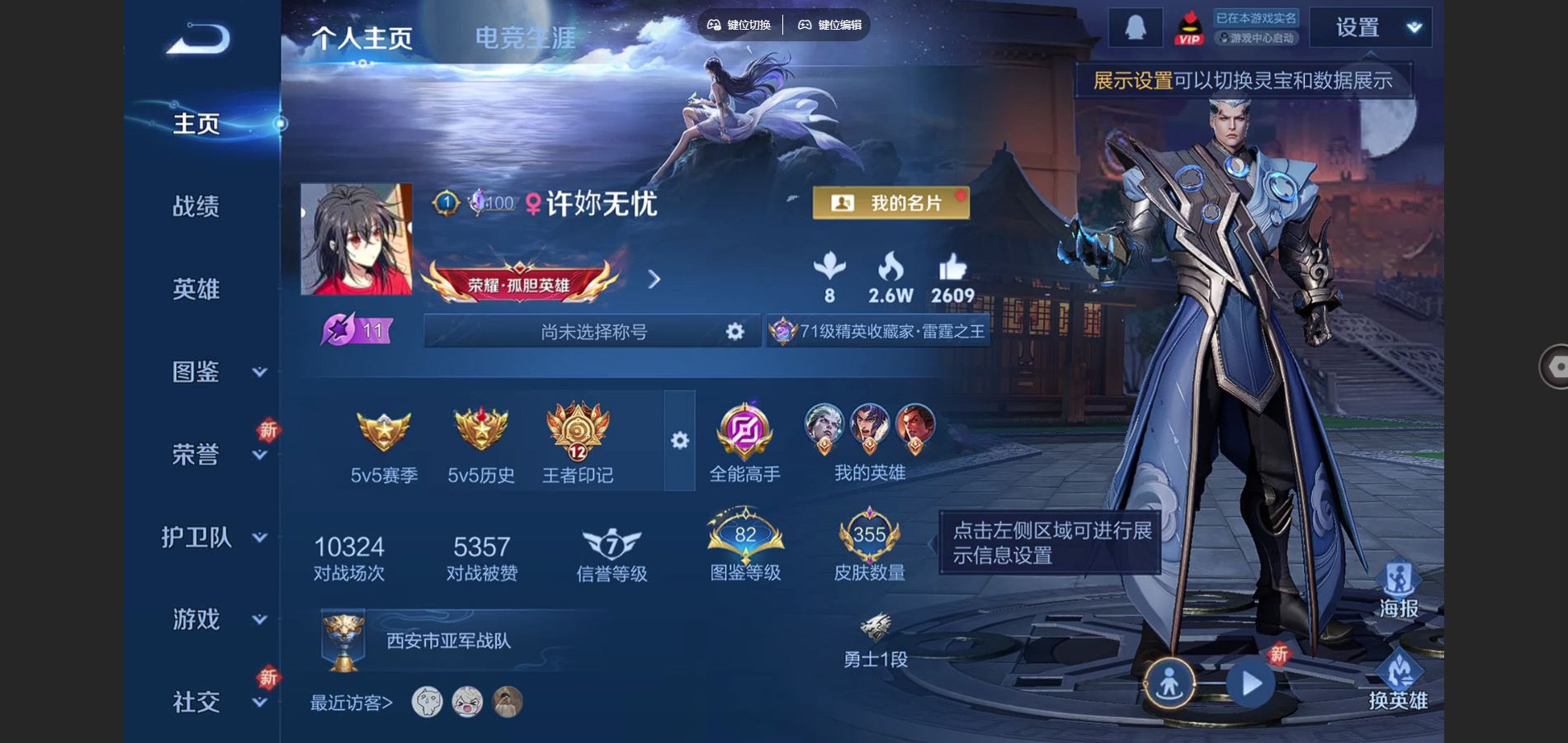Click the red VIP icon
1568x743 pixels.
click(1188, 25)
